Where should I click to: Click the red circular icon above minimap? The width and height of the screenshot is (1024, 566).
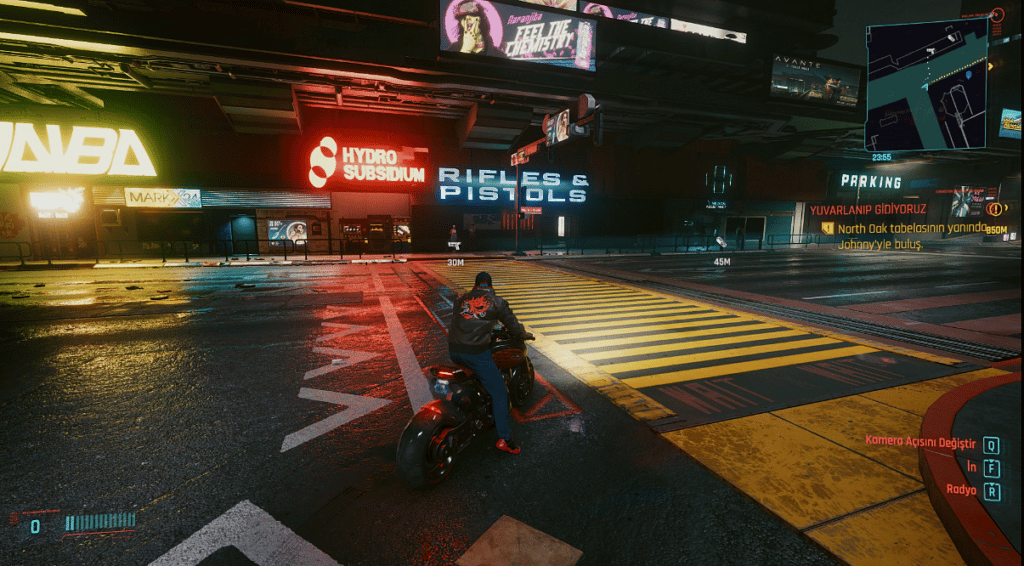(x=997, y=15)
